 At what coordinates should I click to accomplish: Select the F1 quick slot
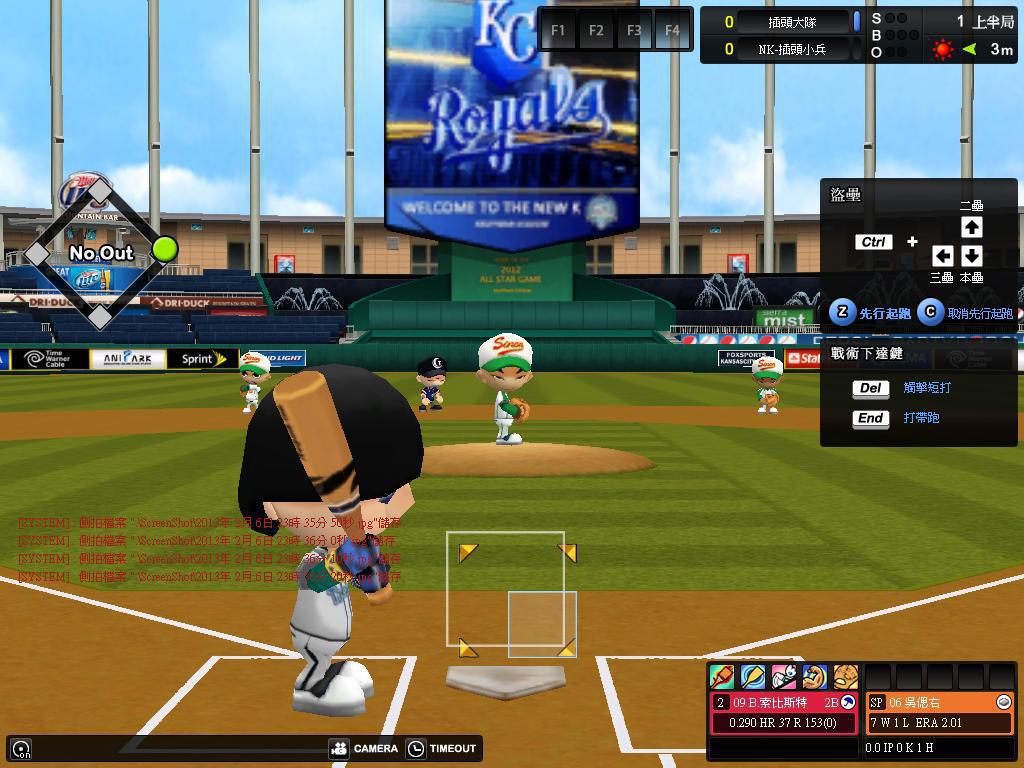tap(558, 30)
